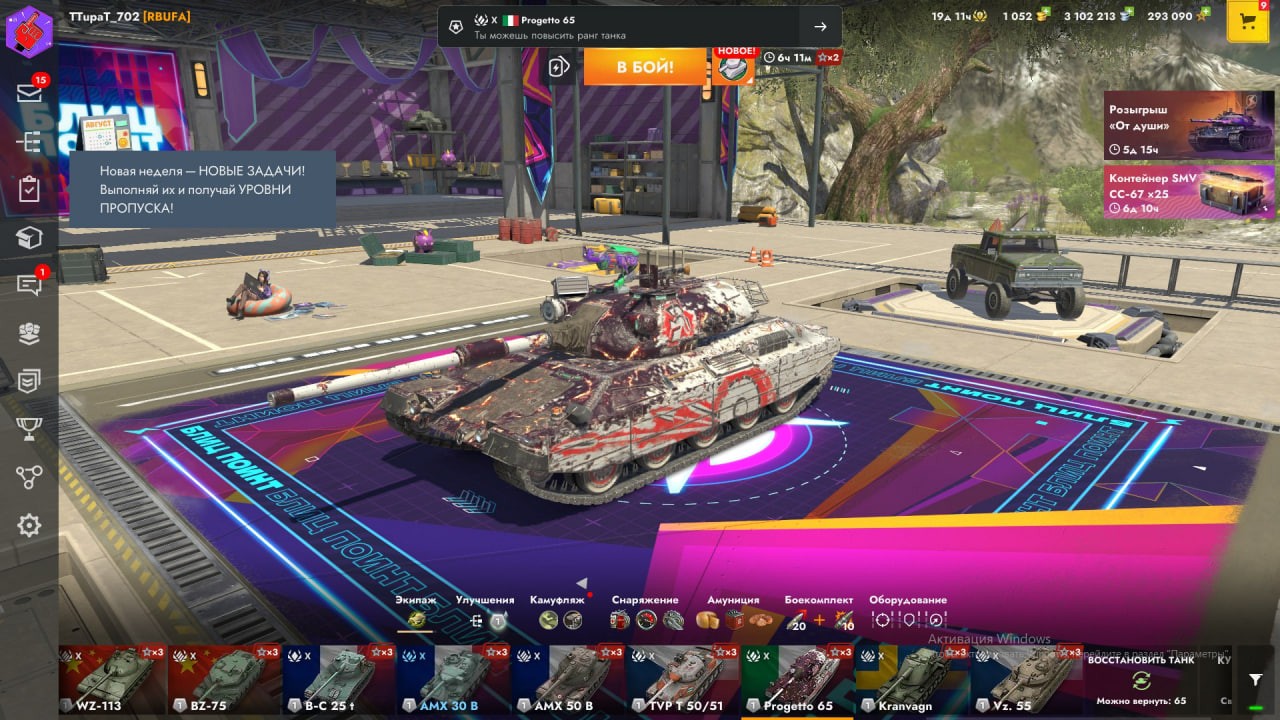The height and width of the screenshot is (720, 1280).
Task: Open the Розыгрыш «От души» event banner
Action: (x=1189, y=126)
